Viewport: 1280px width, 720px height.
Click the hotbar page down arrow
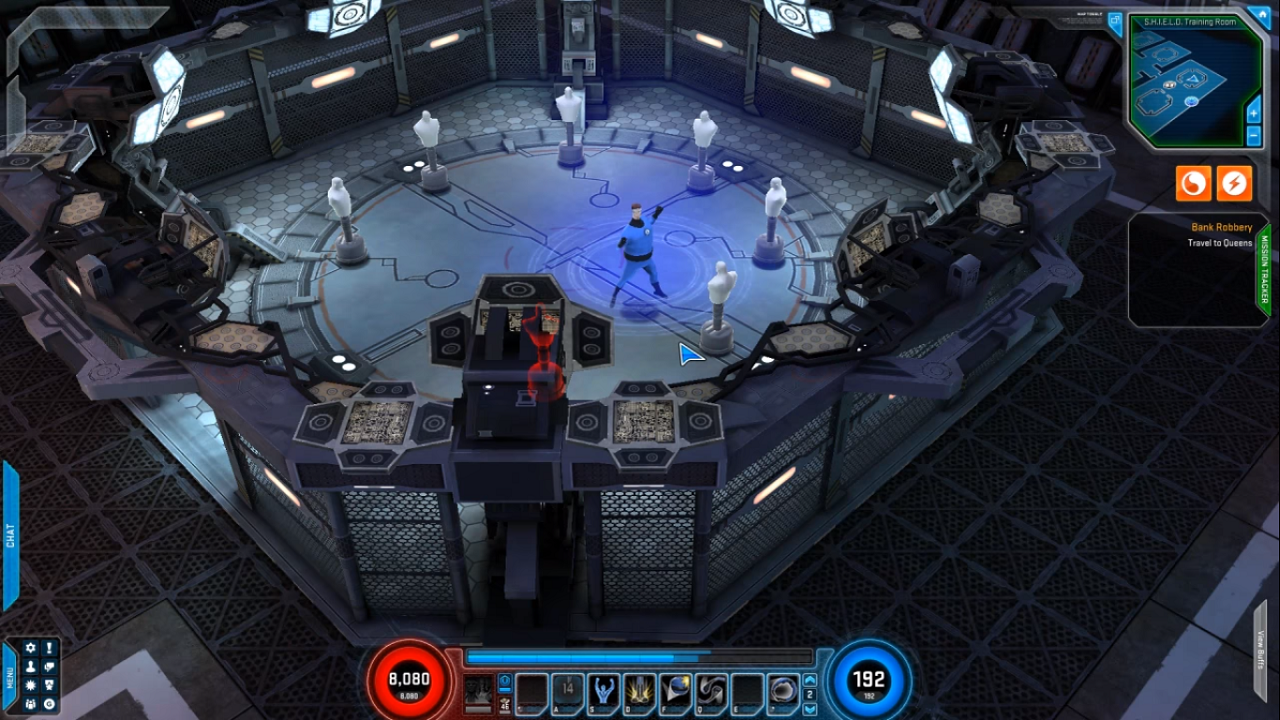click(810, 708)
